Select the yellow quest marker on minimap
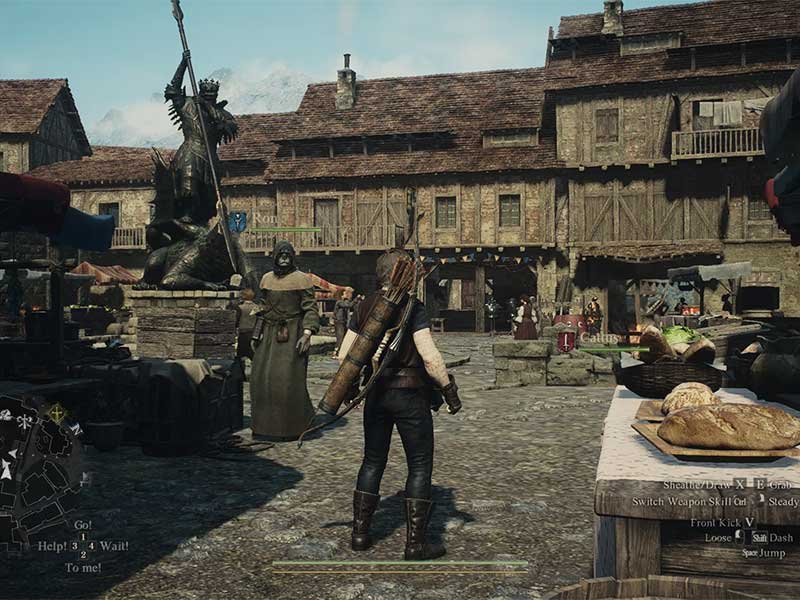 [x=57, y=411]
